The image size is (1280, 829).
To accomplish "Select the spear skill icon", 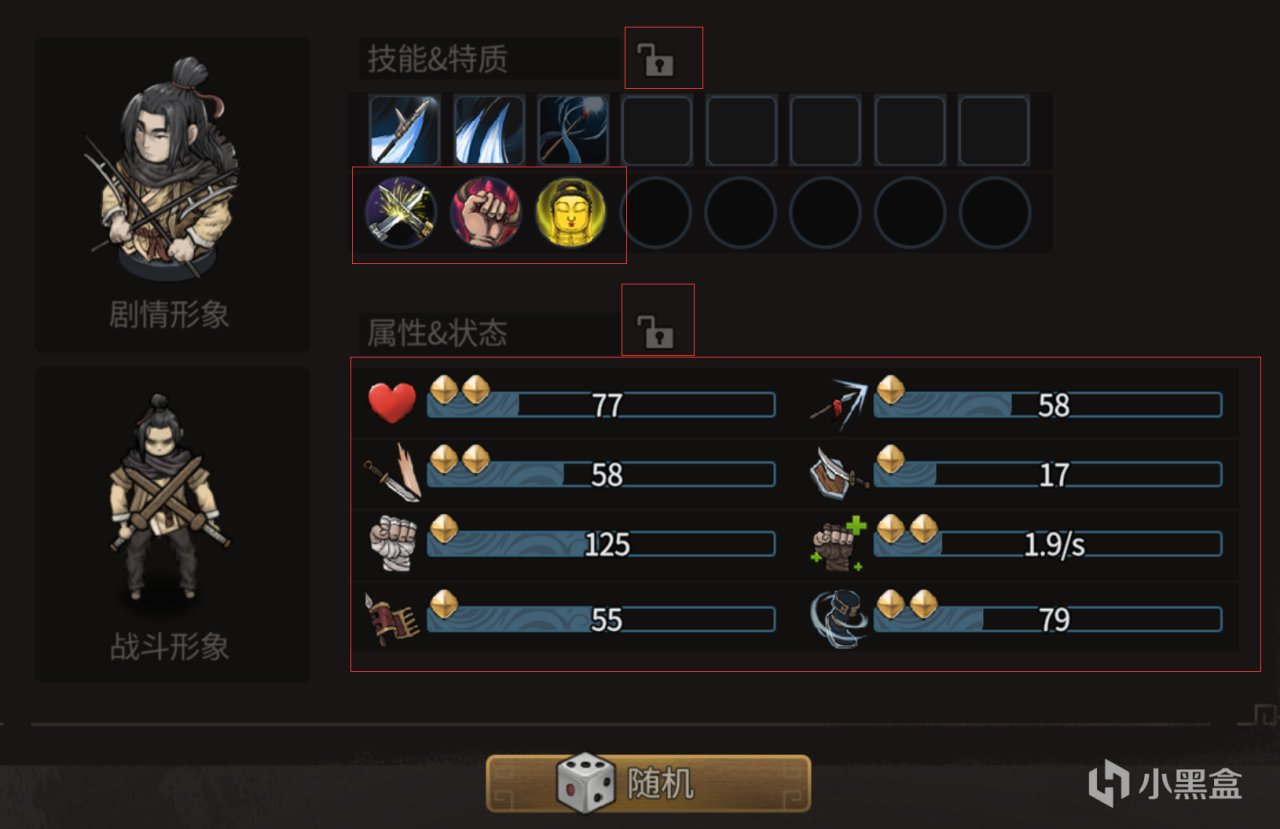I will coord(403,131).
